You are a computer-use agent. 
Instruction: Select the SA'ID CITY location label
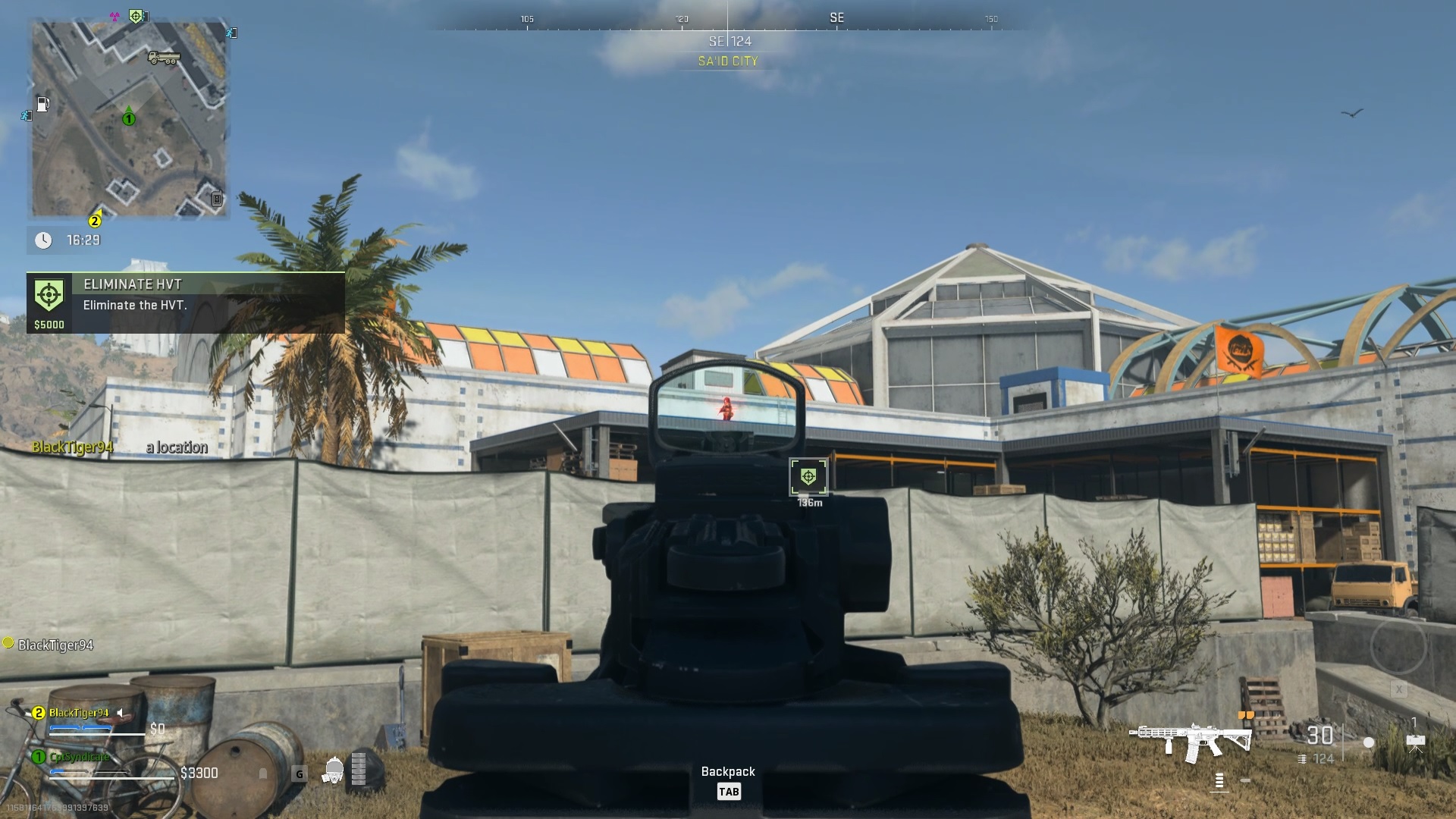click(729, 61)
